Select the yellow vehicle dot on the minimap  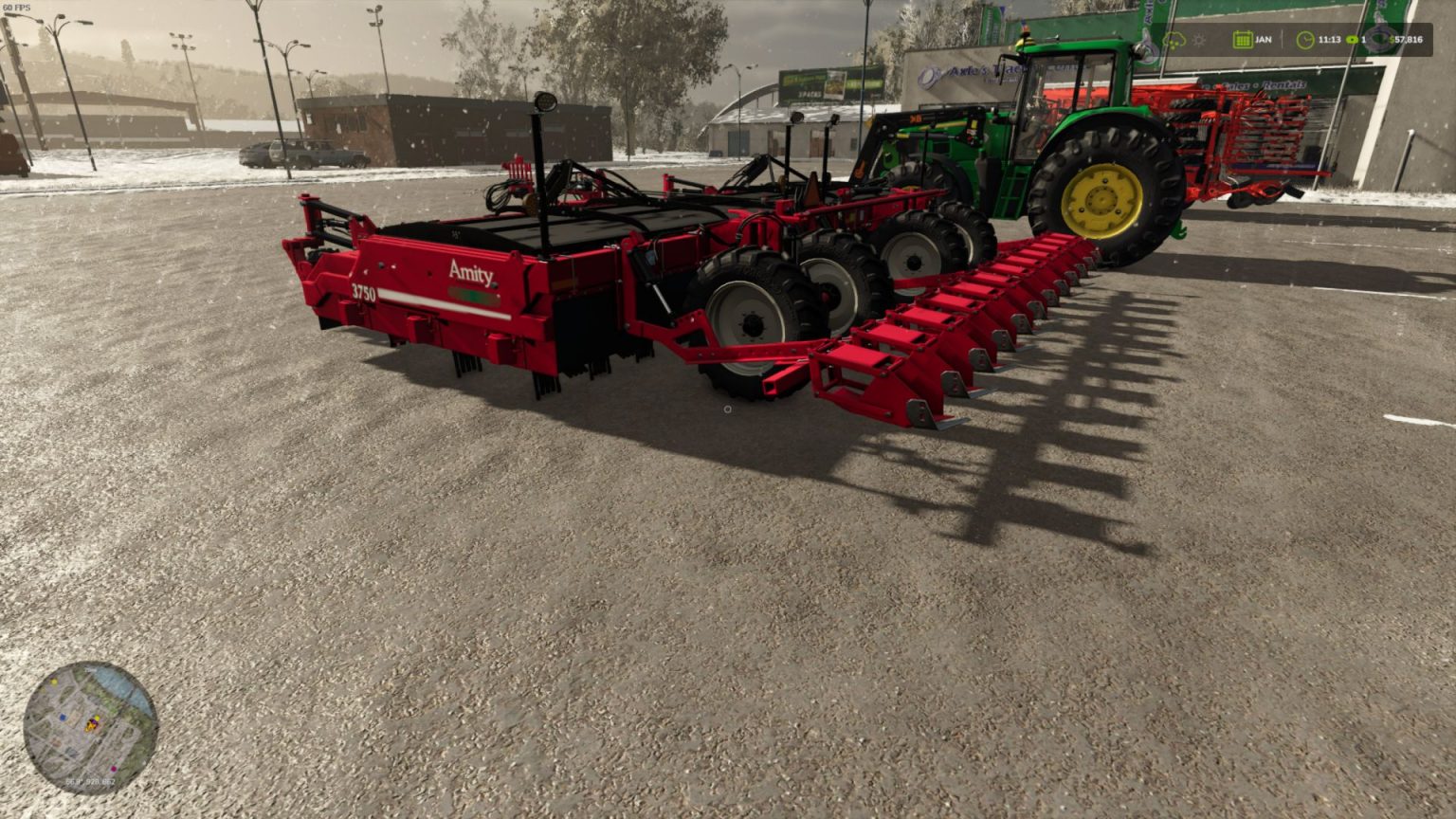click(97, 717)
